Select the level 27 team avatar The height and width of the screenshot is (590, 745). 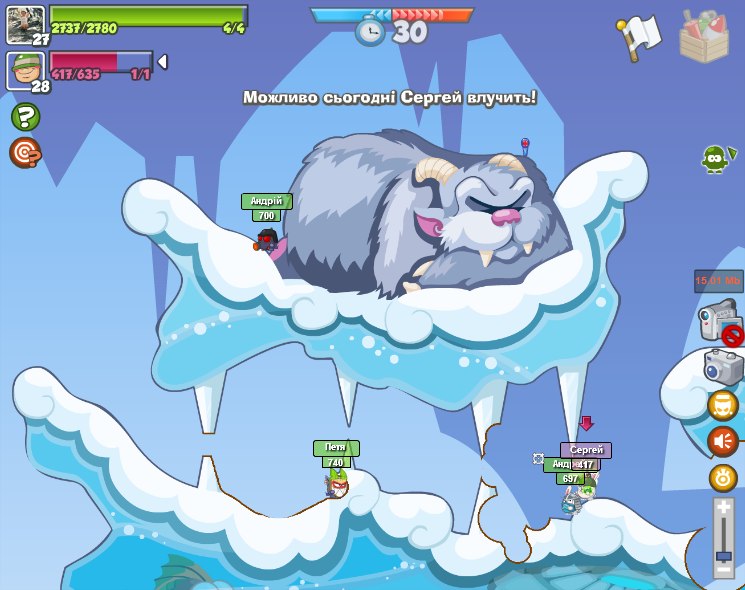tap(26, 24)
